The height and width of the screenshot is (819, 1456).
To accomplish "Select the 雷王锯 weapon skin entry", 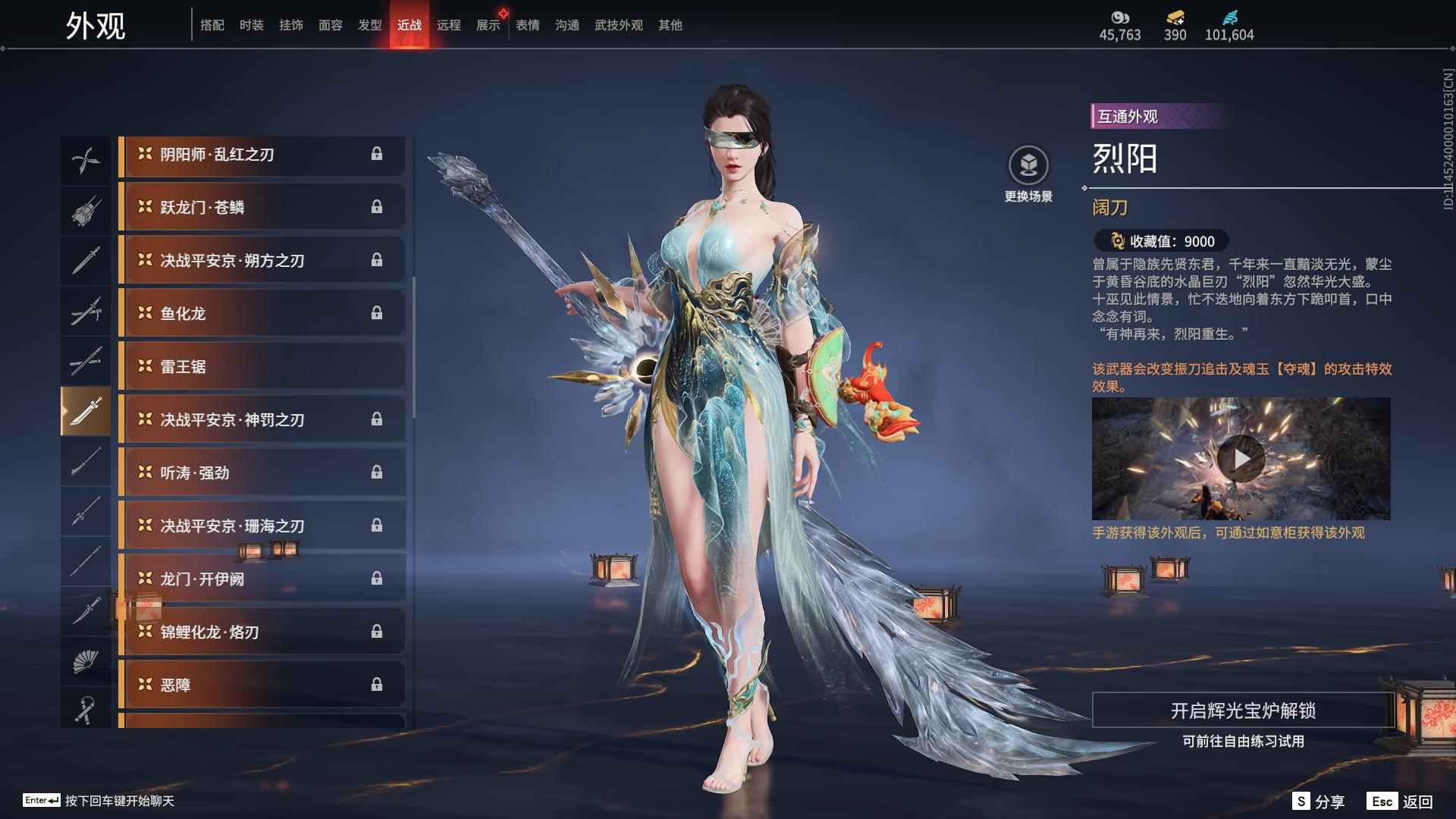I will [x=262, y=366].
